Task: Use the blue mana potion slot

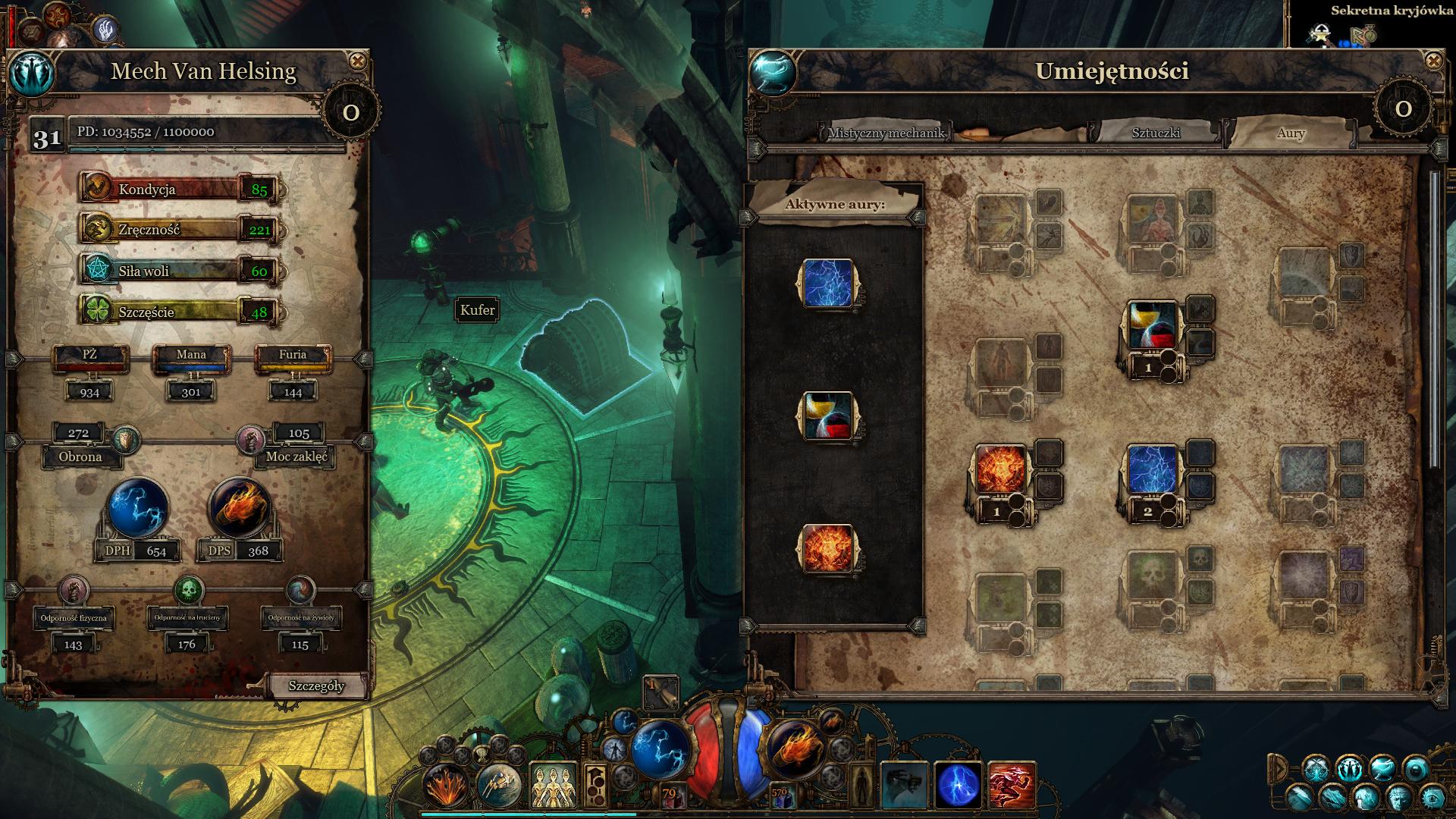Action: point(780,795)
